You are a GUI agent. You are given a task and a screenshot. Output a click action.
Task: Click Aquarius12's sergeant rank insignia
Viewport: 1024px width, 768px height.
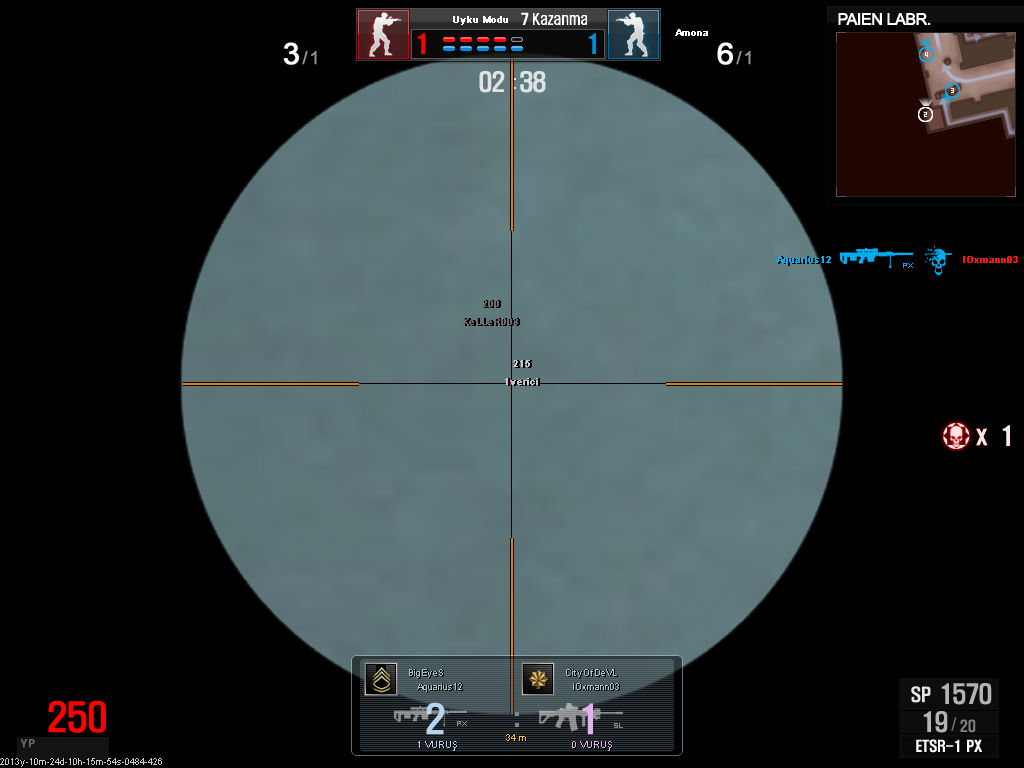(380, 679)
